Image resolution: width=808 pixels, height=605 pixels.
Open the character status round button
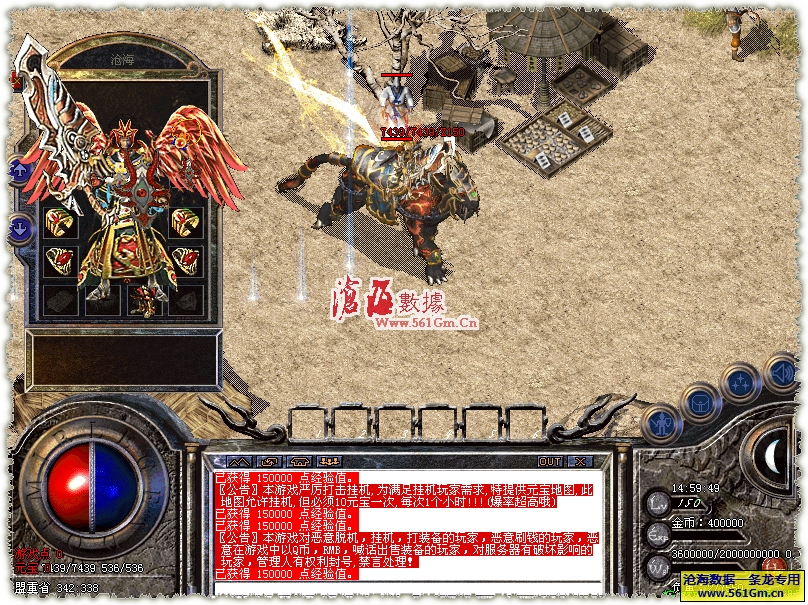coord(661,424)
